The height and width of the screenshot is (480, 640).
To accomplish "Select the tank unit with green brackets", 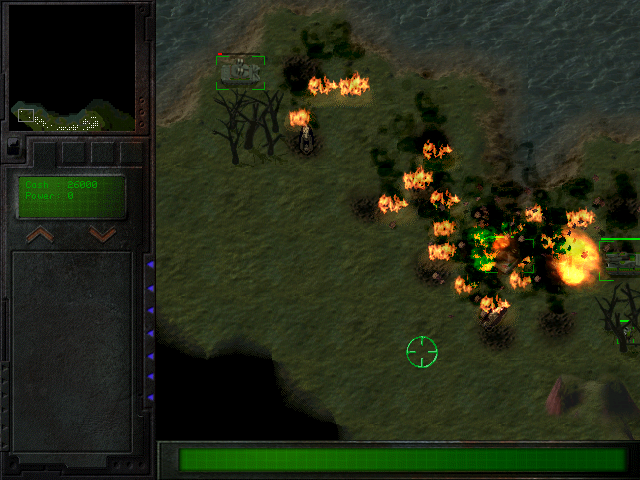I will pyautogui.click(x=240, y=72).
